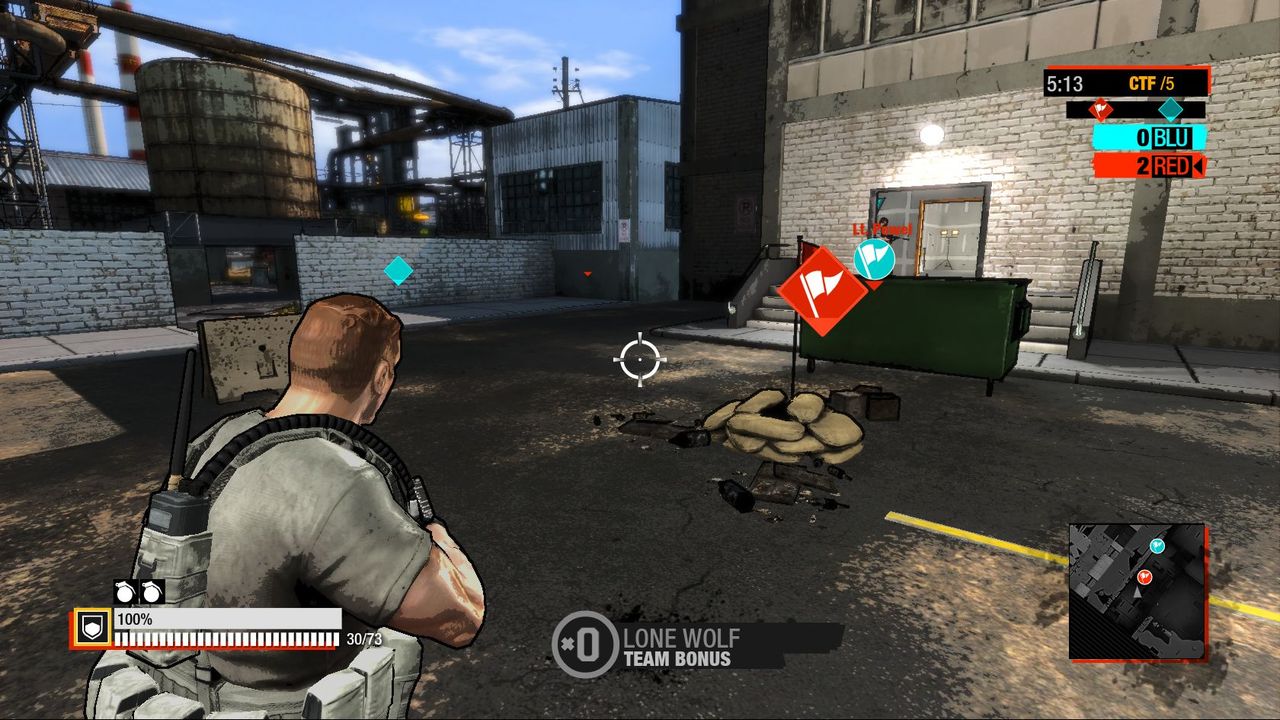Click the cyan teammate marker on the minimap
Image resolution: width=1280 pixels, height=720 pixels.
point(1157,545)
